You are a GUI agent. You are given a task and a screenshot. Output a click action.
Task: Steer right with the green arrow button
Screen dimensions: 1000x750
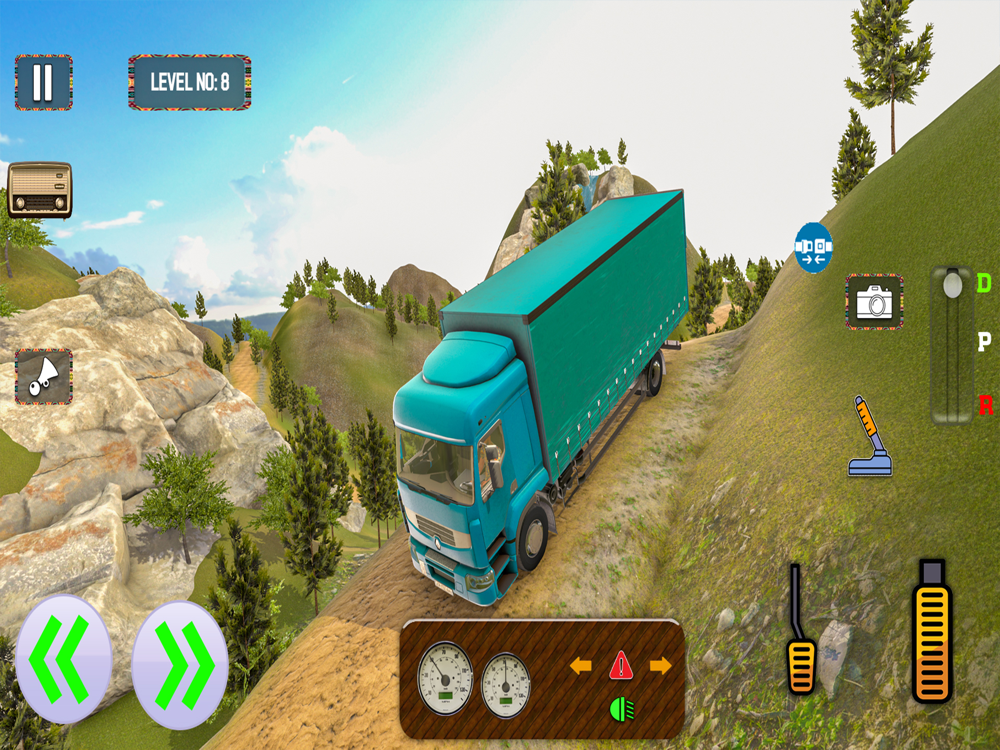click(x=181, y=663)
